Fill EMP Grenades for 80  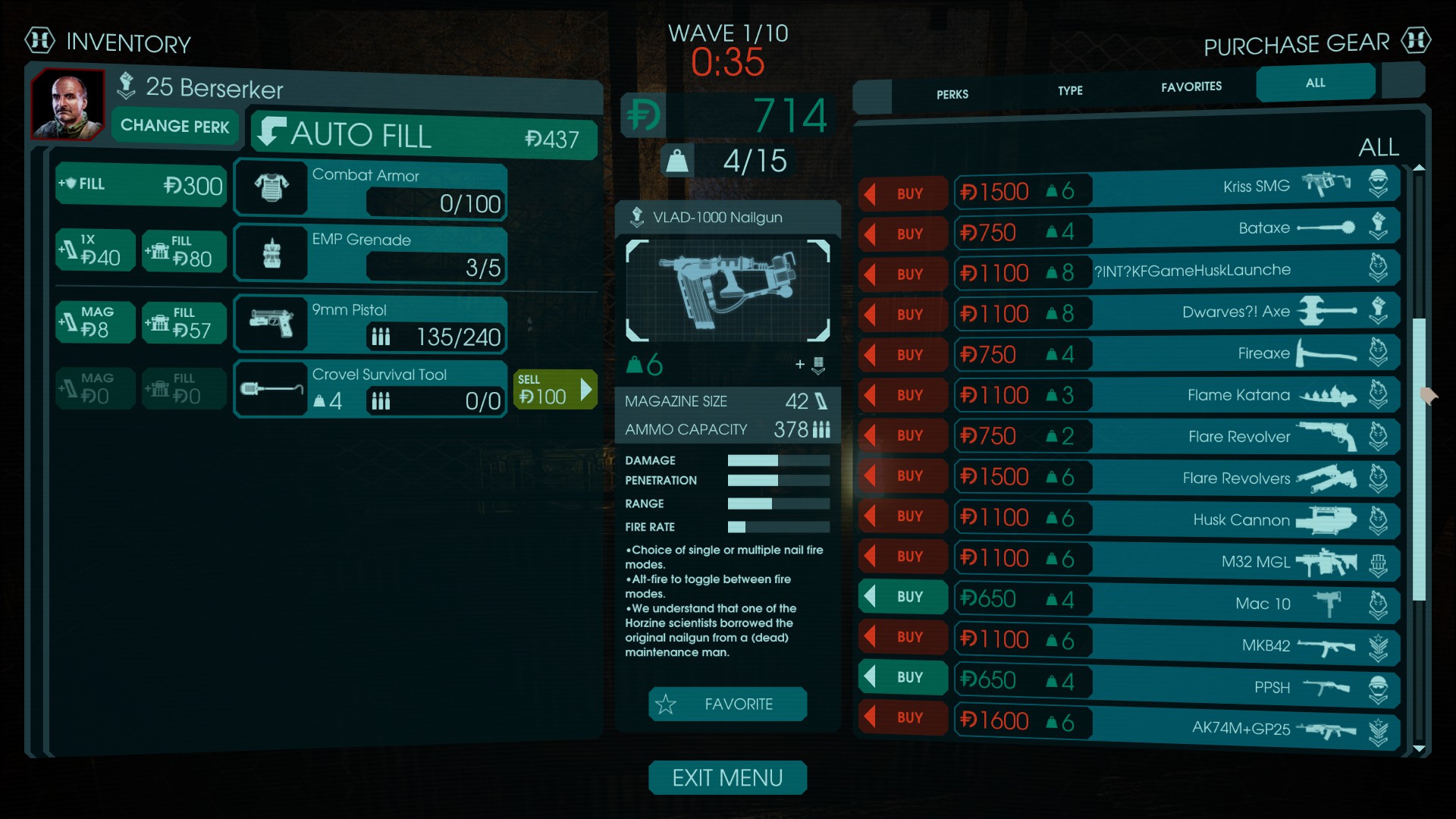click(183, 251)
